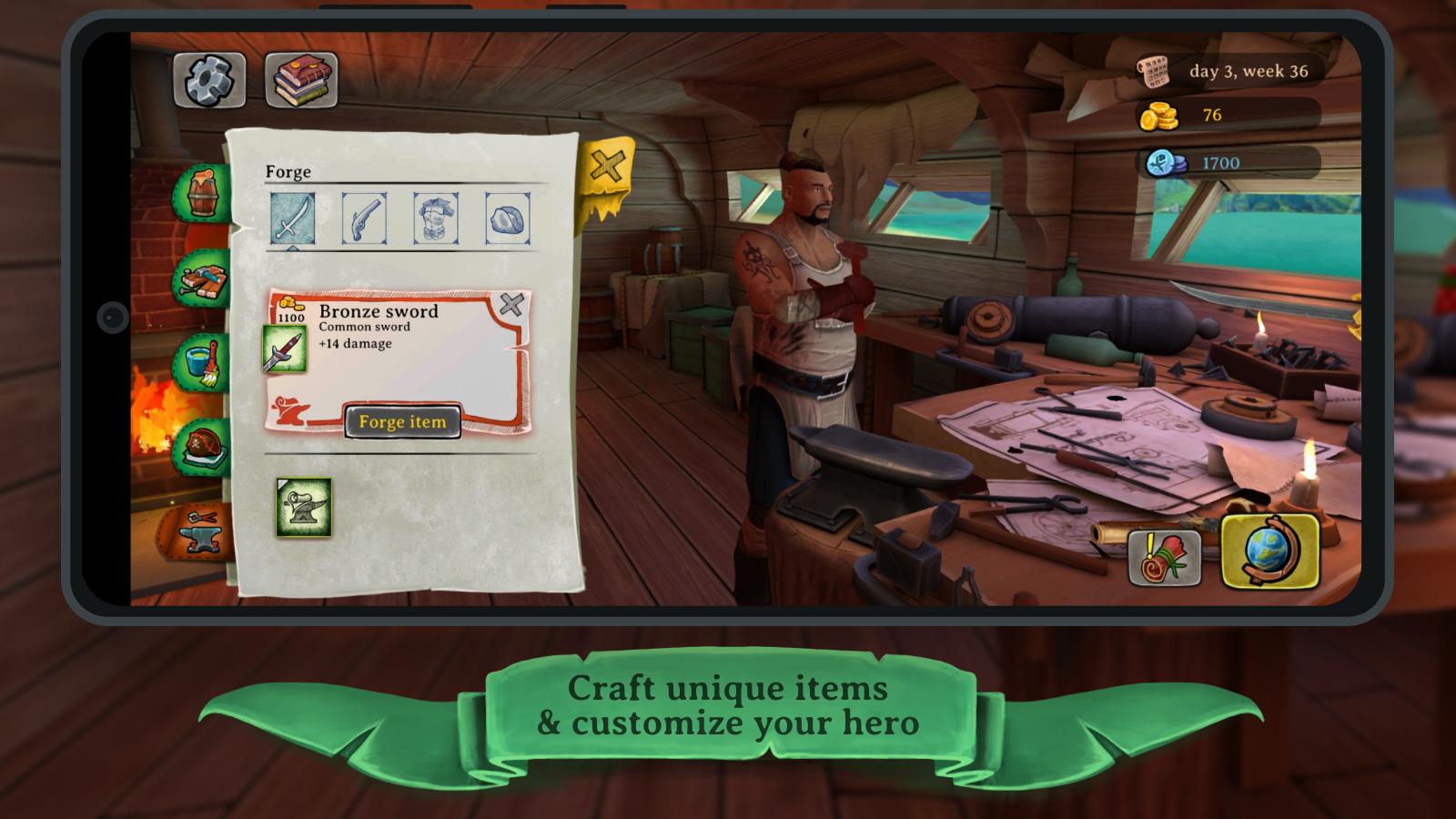Open the world globe map
Image resolution: width=1456 pixels, height=819 pixels.
coord(1270,551)
